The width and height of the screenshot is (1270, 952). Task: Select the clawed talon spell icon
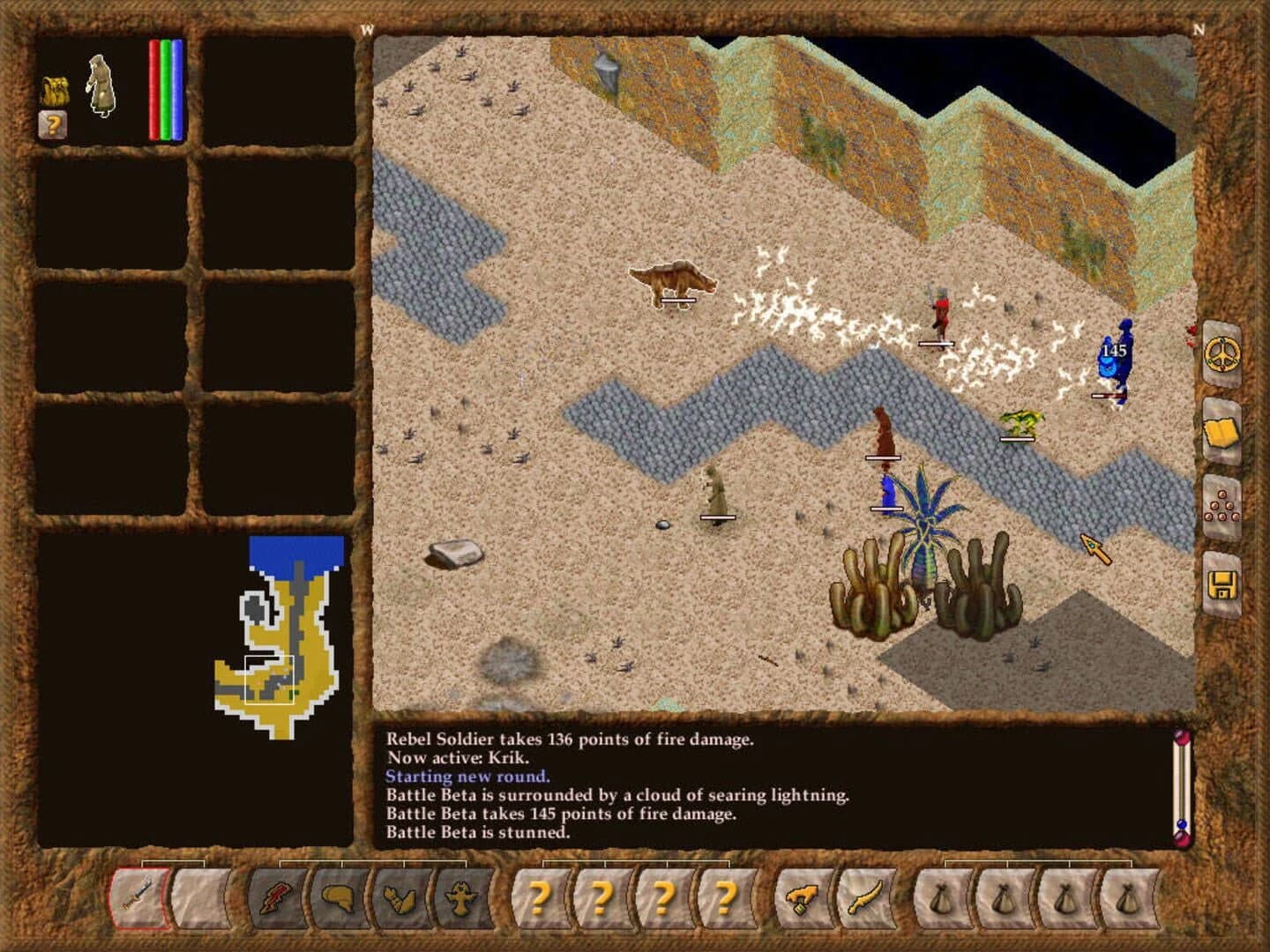[x=398, y=899]
